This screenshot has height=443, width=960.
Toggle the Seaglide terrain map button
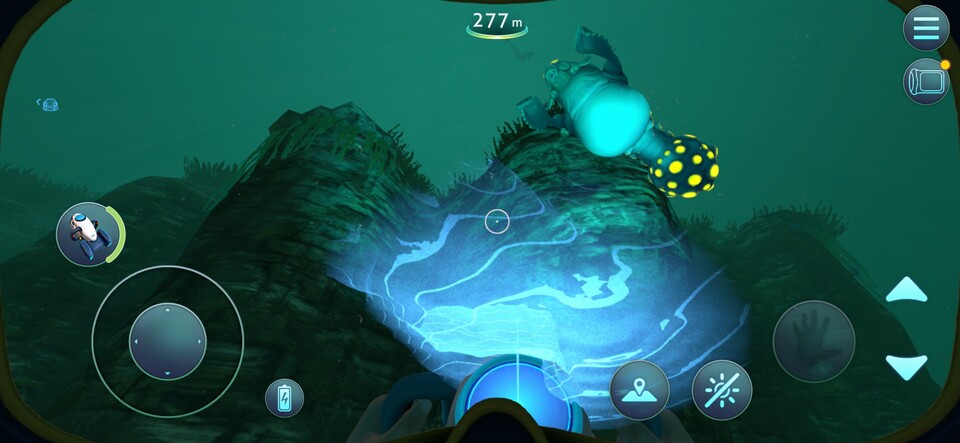click(x=639, y=389)
